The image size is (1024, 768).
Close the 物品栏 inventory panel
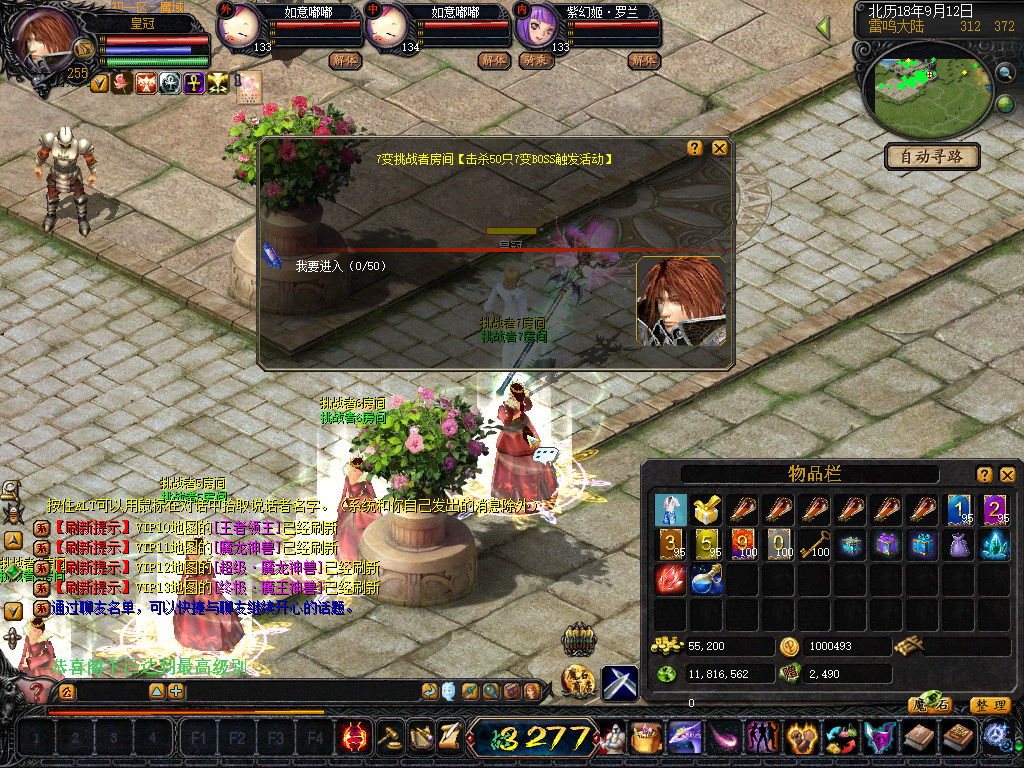1008,474
